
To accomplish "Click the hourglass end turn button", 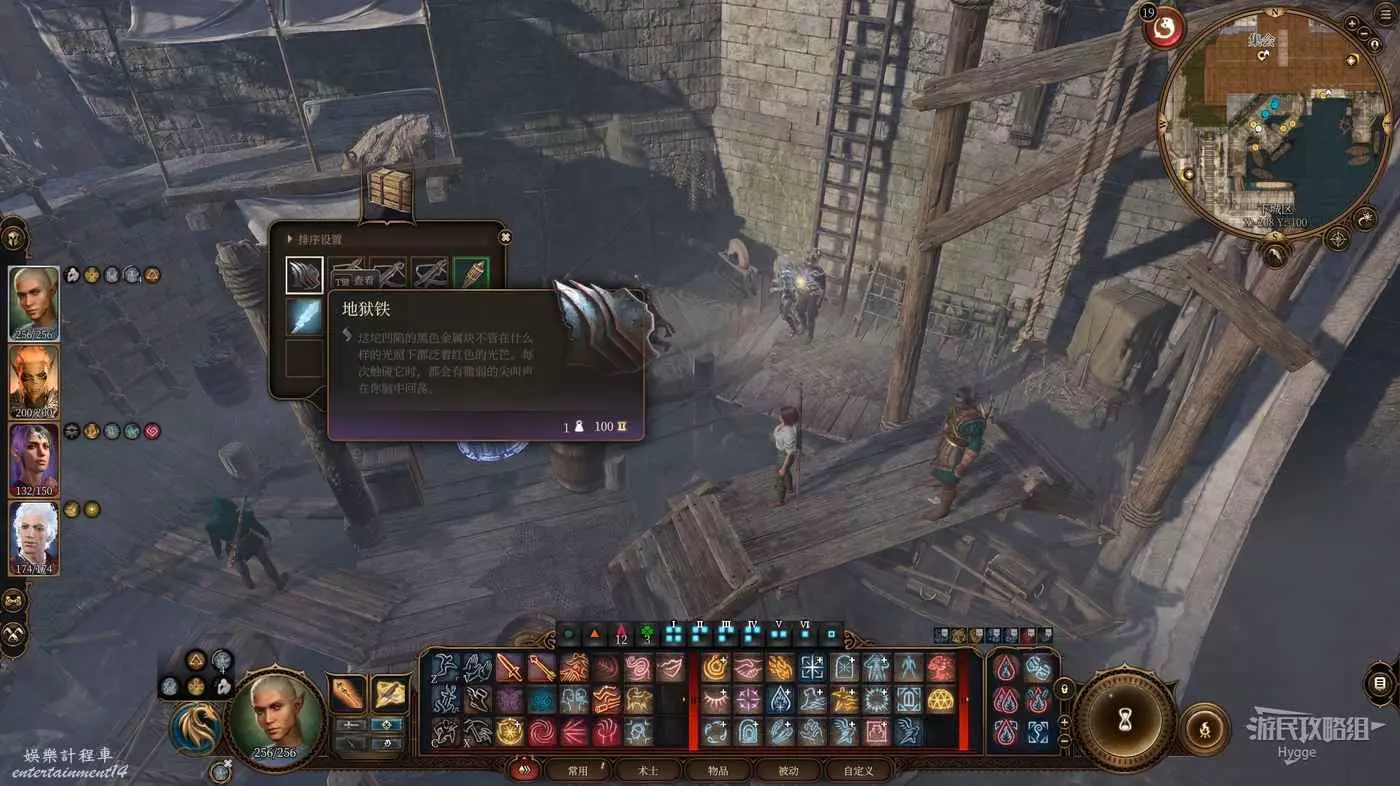I will tap(1123, 716).
